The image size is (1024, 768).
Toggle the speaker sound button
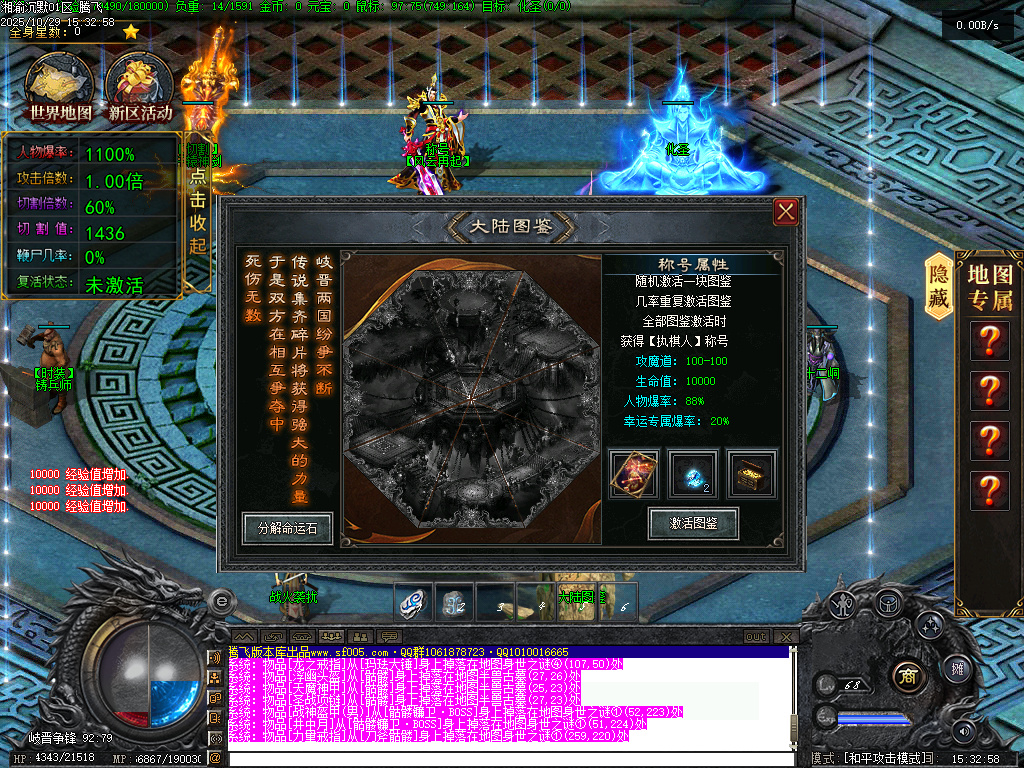pos(963,731)
